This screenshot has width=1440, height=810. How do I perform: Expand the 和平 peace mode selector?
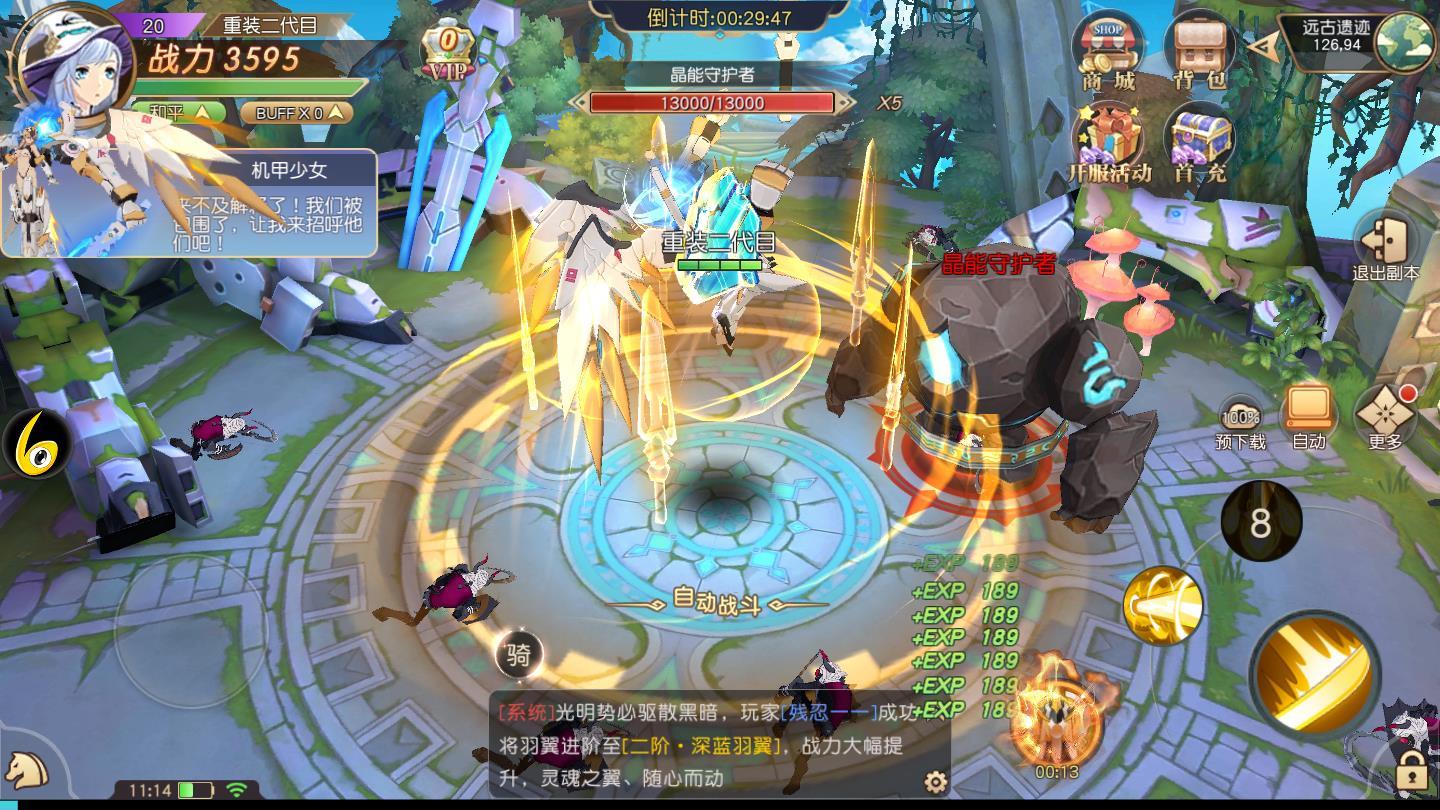point(180,110)
